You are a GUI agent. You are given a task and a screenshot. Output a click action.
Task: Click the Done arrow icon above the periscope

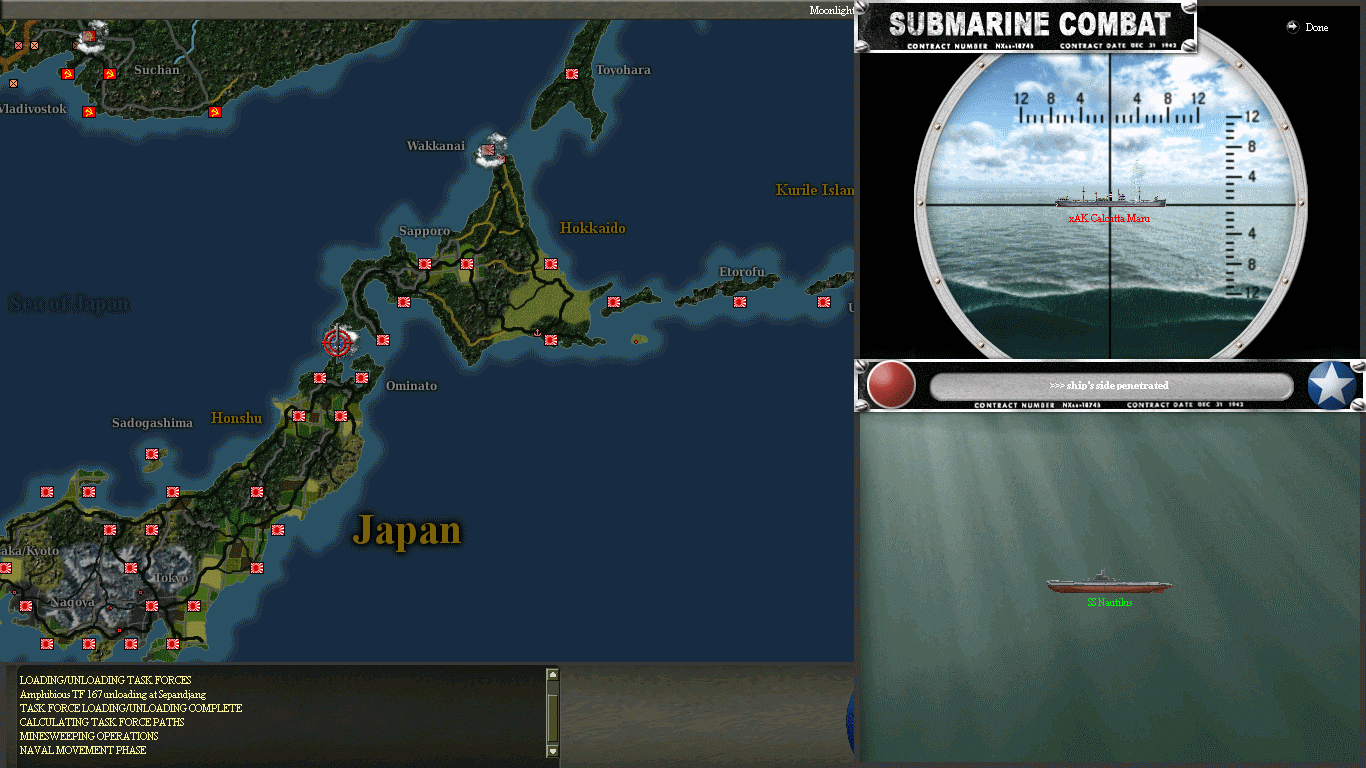point(1290,27)
